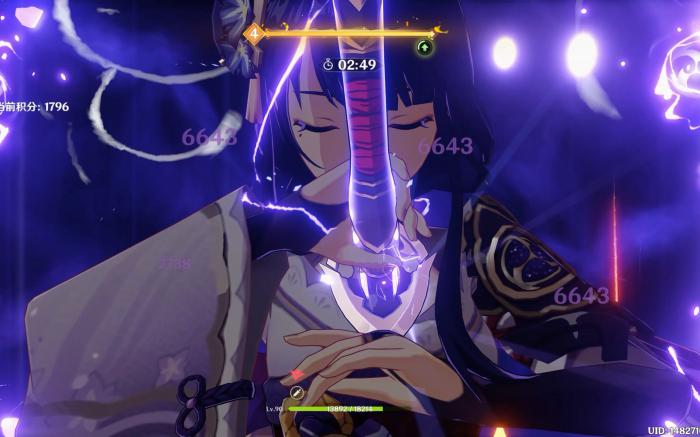The width and height of the screenshot is (700, 437).
Task: Select the sword status icon above health bar
Action: pos(297,392)
